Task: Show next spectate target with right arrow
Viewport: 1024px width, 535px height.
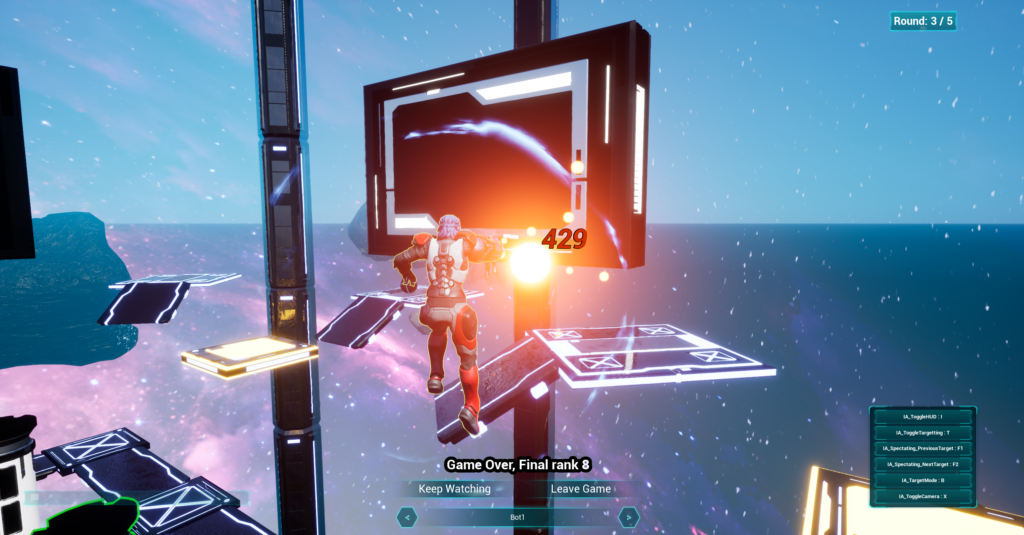Action: coord(628,517)
